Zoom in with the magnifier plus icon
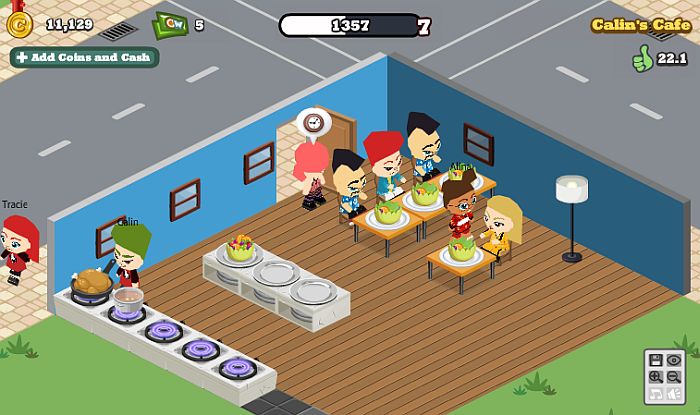 click(654, 377)
